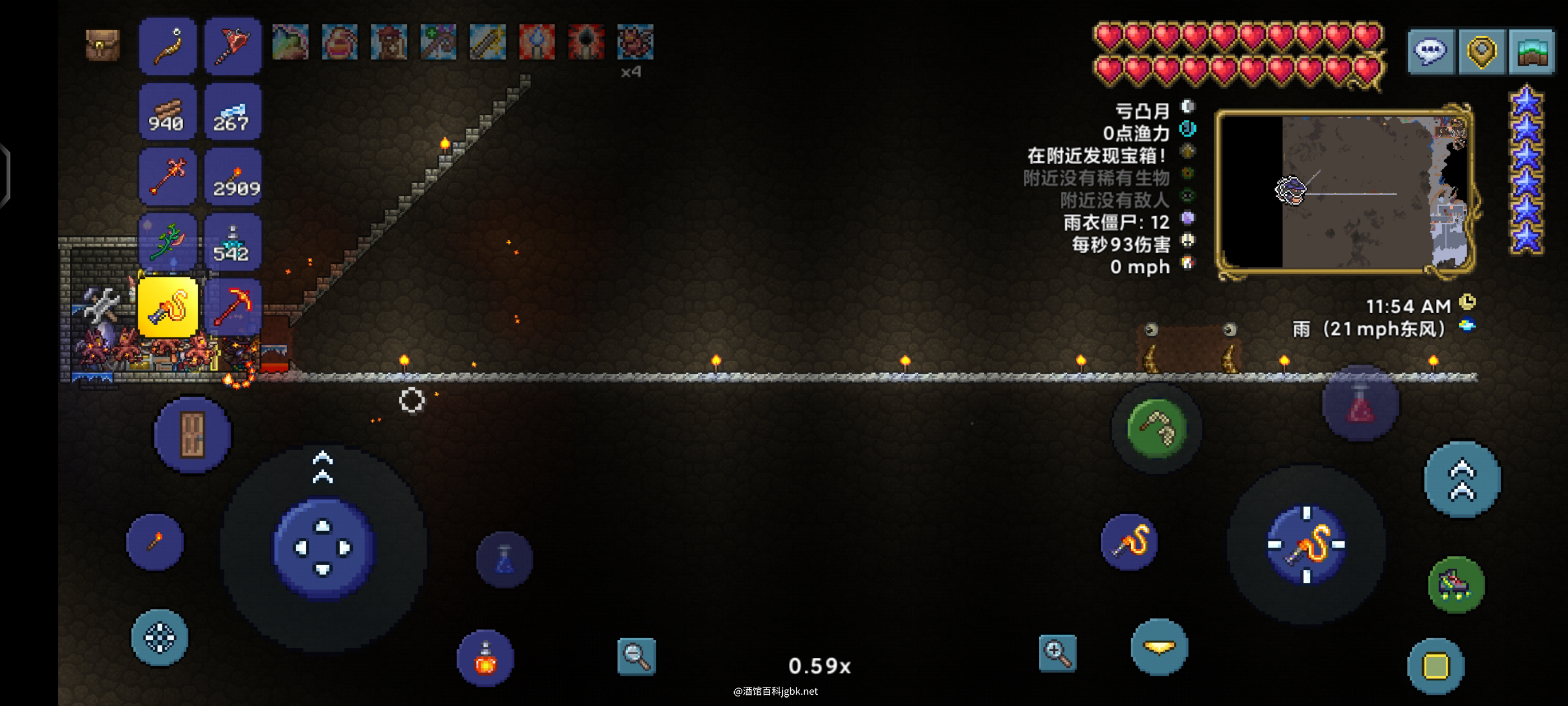The width and height of the screenshot is (1568, 706).
Task: Open the housing landscape button
Action: coord(1532,52)
